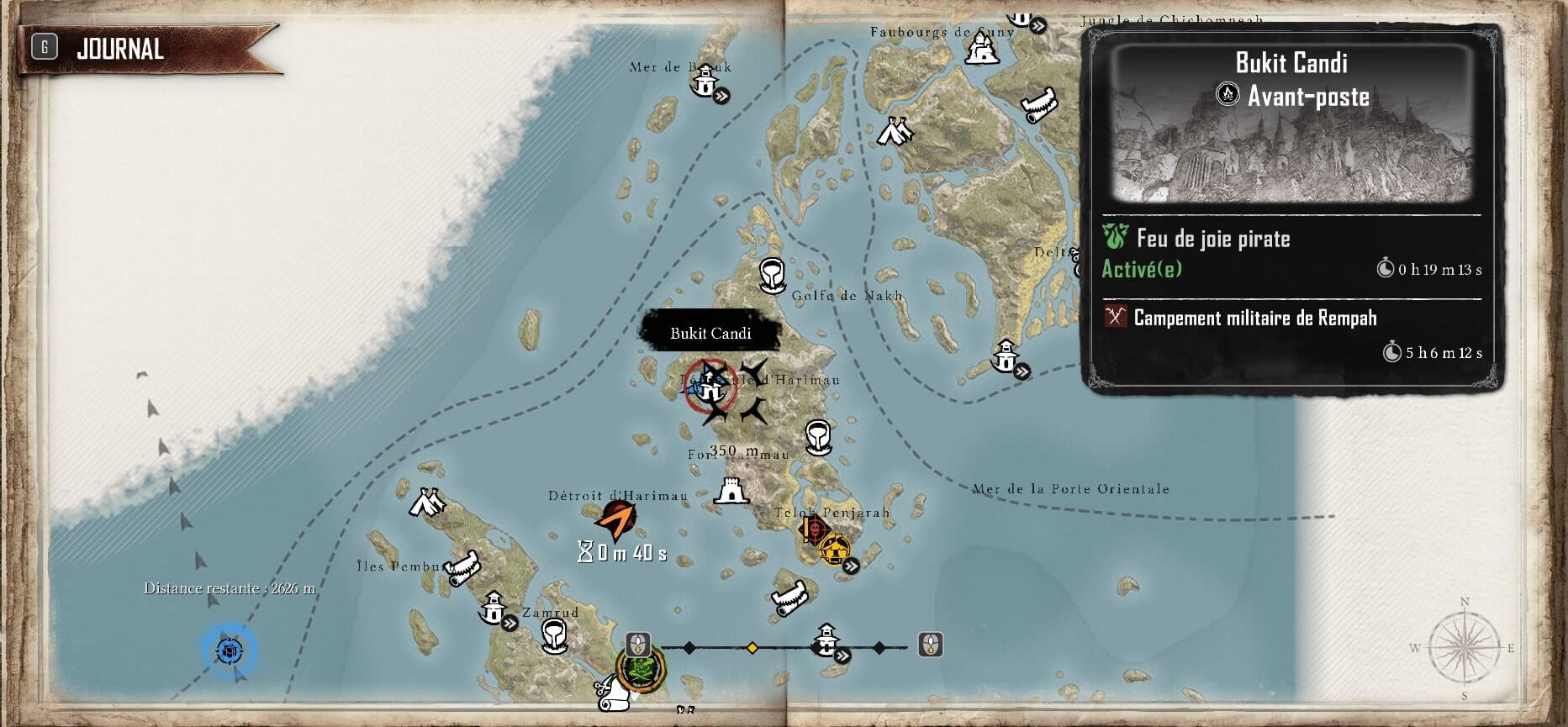
Task: Click the tent marker near Îles Pembu
Action: (426, 503)
